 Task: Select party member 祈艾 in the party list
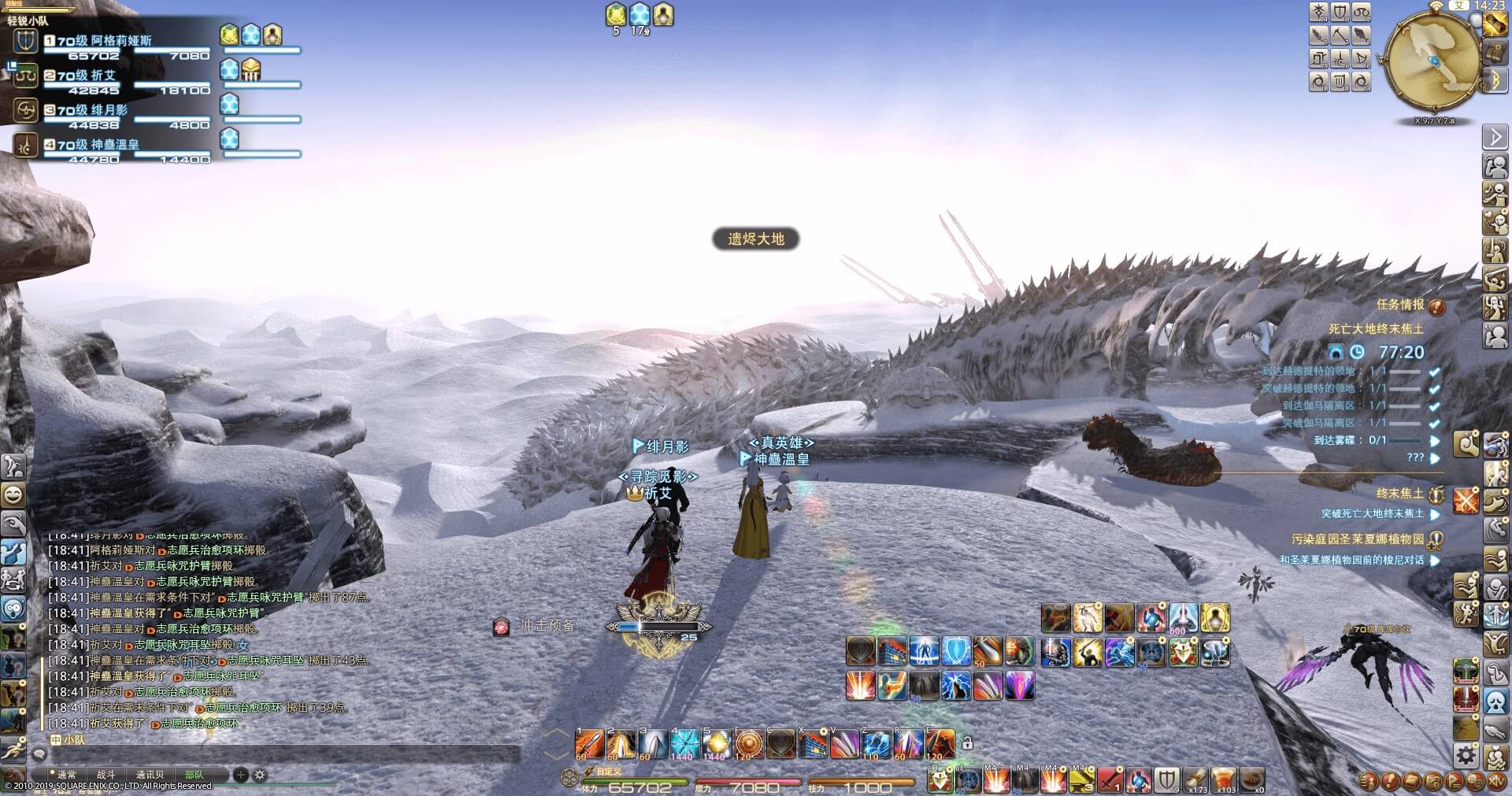click(x=103, y=76)
